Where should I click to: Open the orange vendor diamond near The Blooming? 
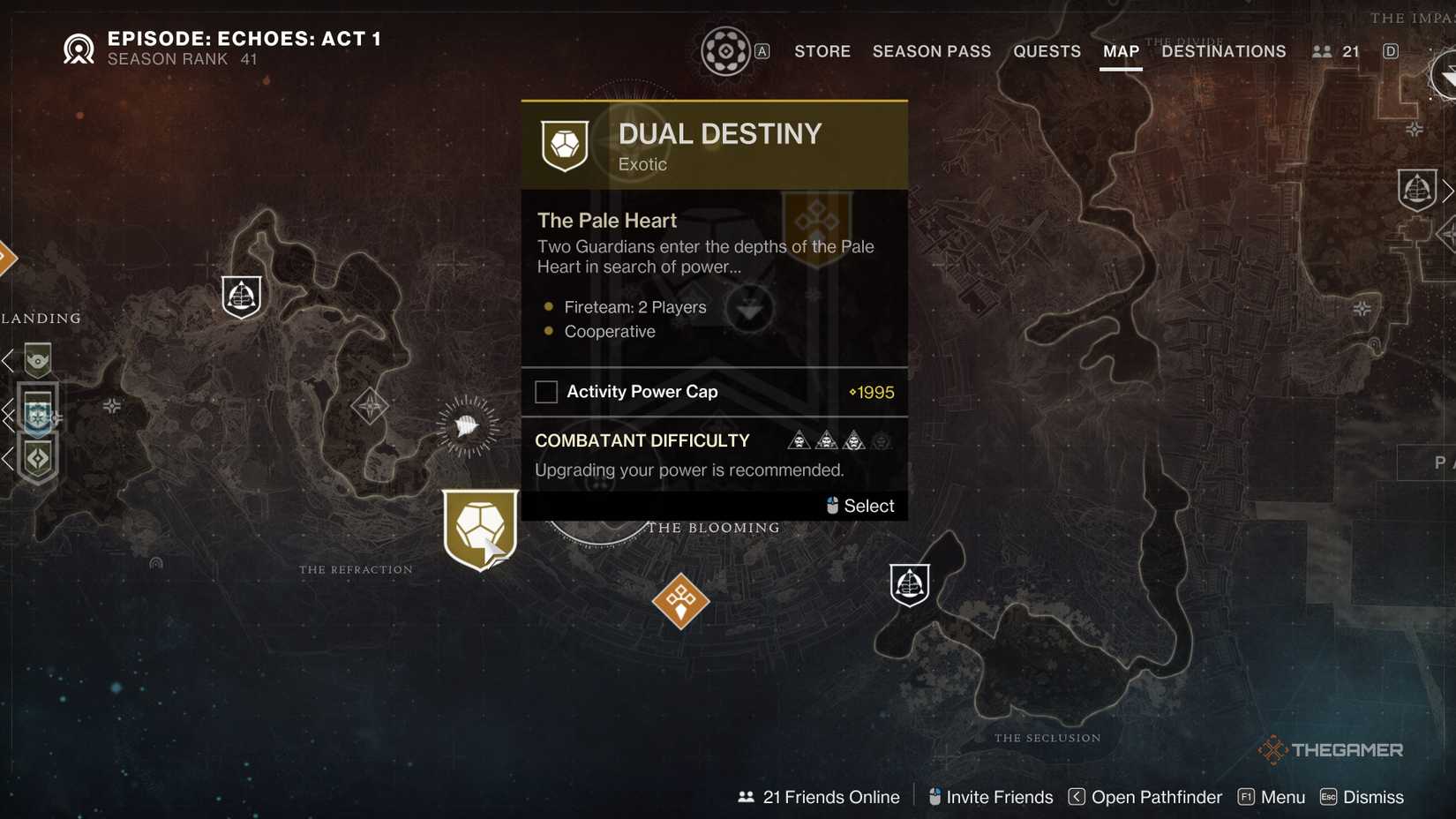click(x=680, y=602)
